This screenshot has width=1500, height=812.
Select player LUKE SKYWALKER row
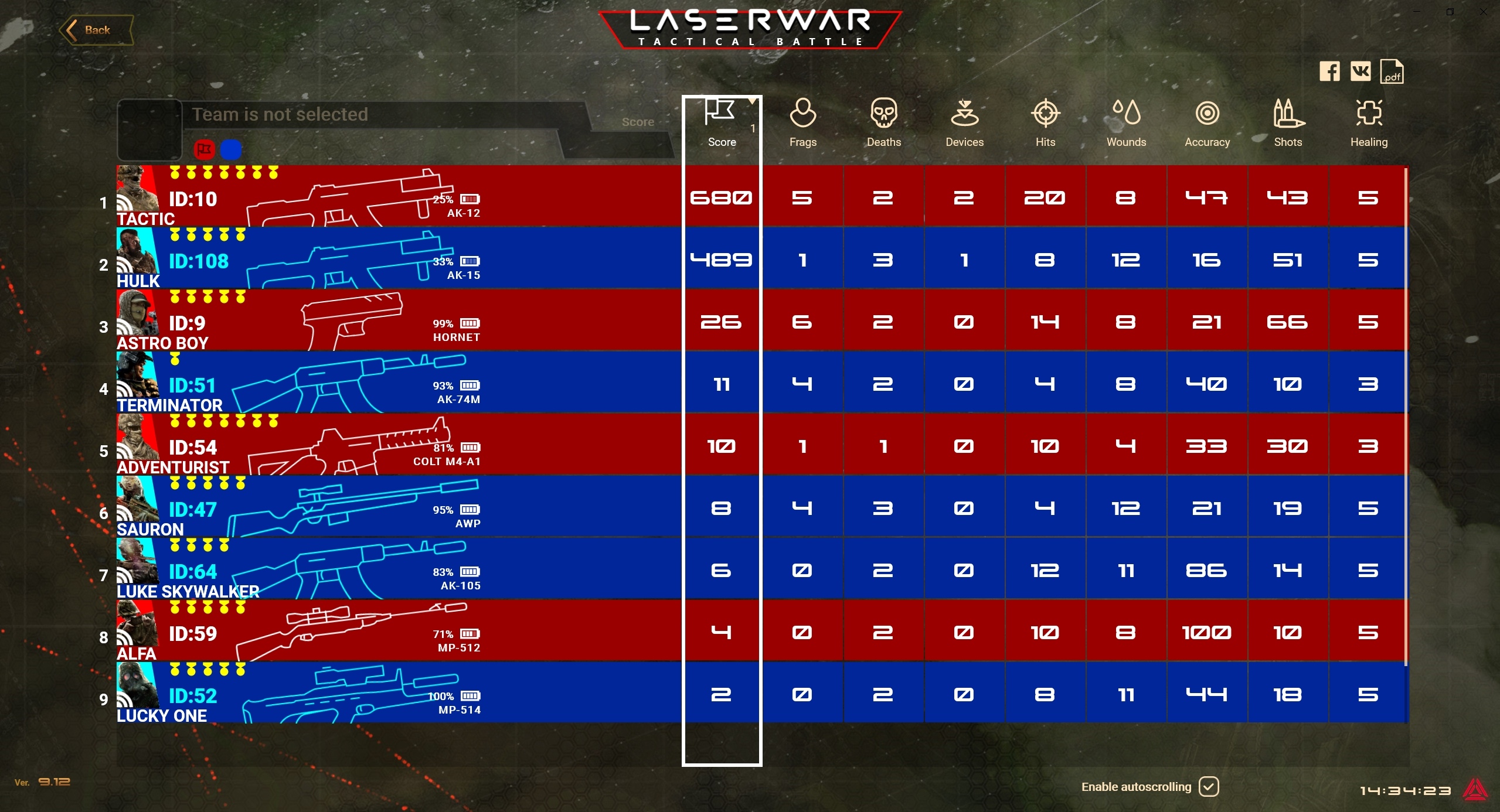tap(399, 569)
